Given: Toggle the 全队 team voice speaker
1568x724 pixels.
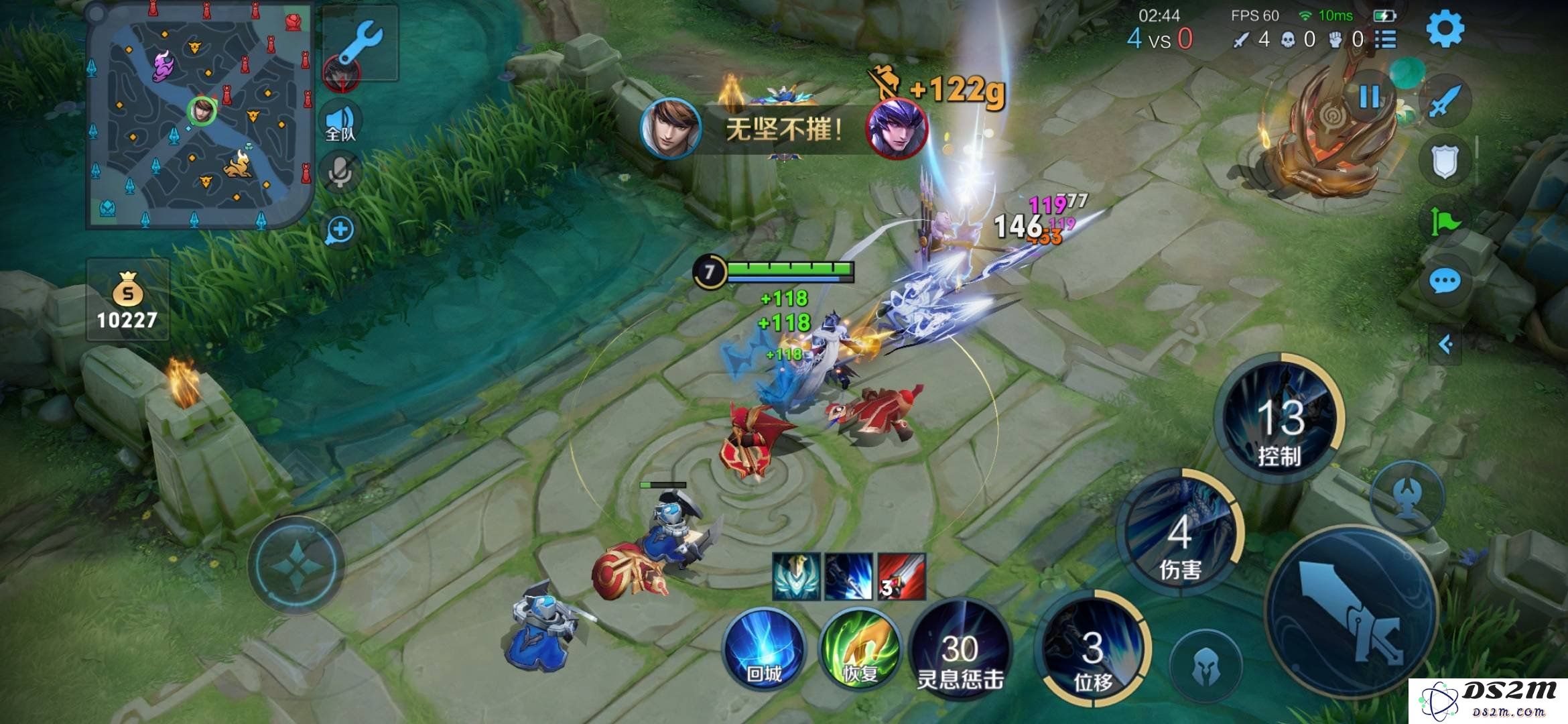Looking at the screenshot, I should click(342, 123).
